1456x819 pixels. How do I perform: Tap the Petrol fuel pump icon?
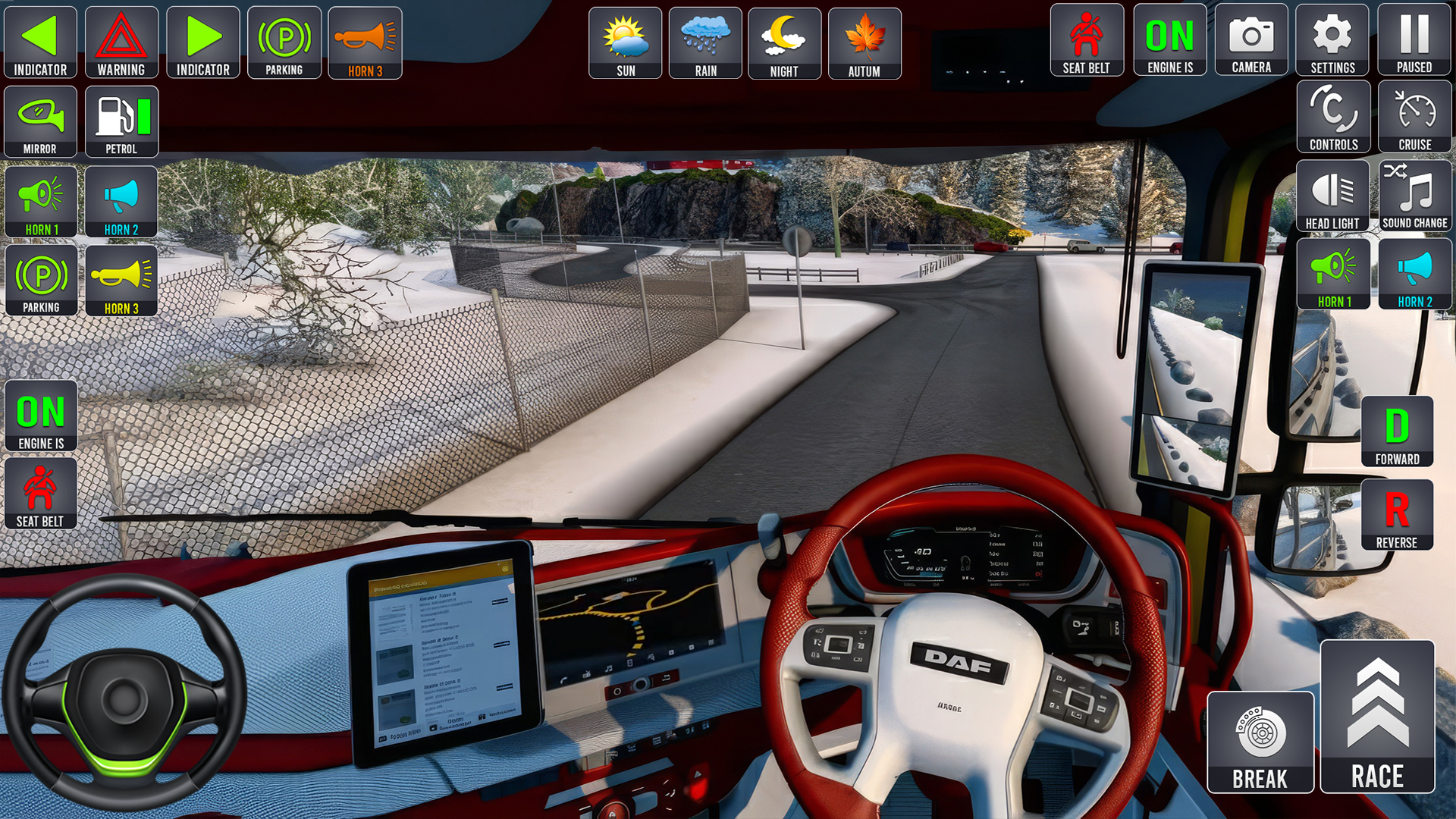pyautogui.click(x=121, y=121)
